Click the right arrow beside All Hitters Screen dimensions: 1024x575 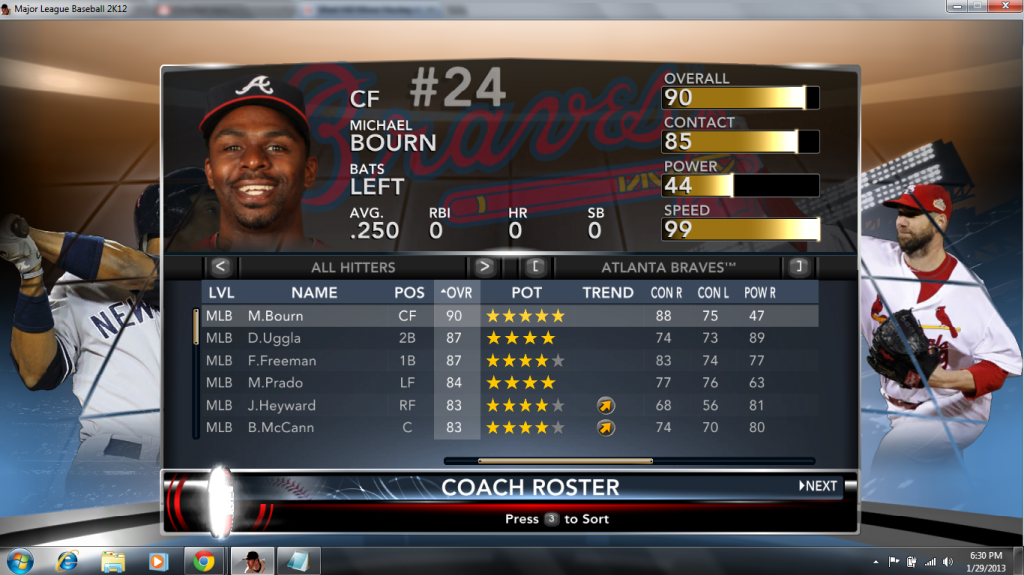coord(485,267)
